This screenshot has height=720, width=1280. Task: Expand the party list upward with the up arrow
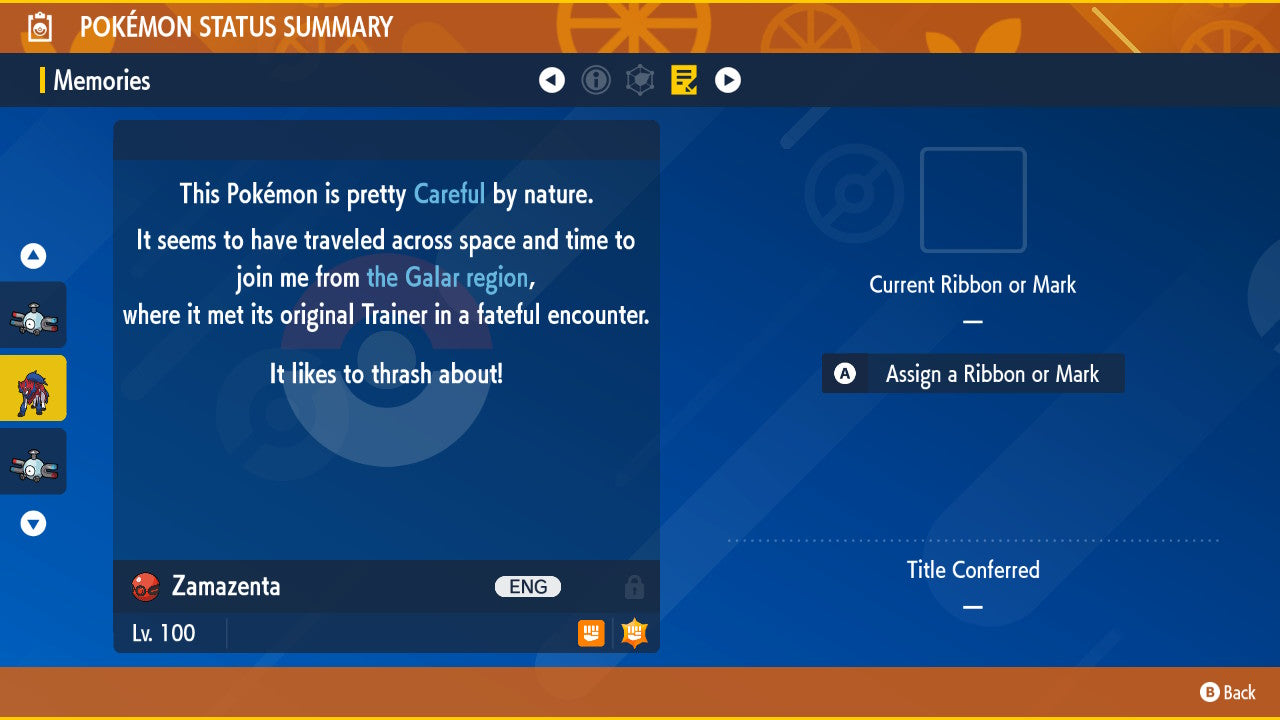33,256
